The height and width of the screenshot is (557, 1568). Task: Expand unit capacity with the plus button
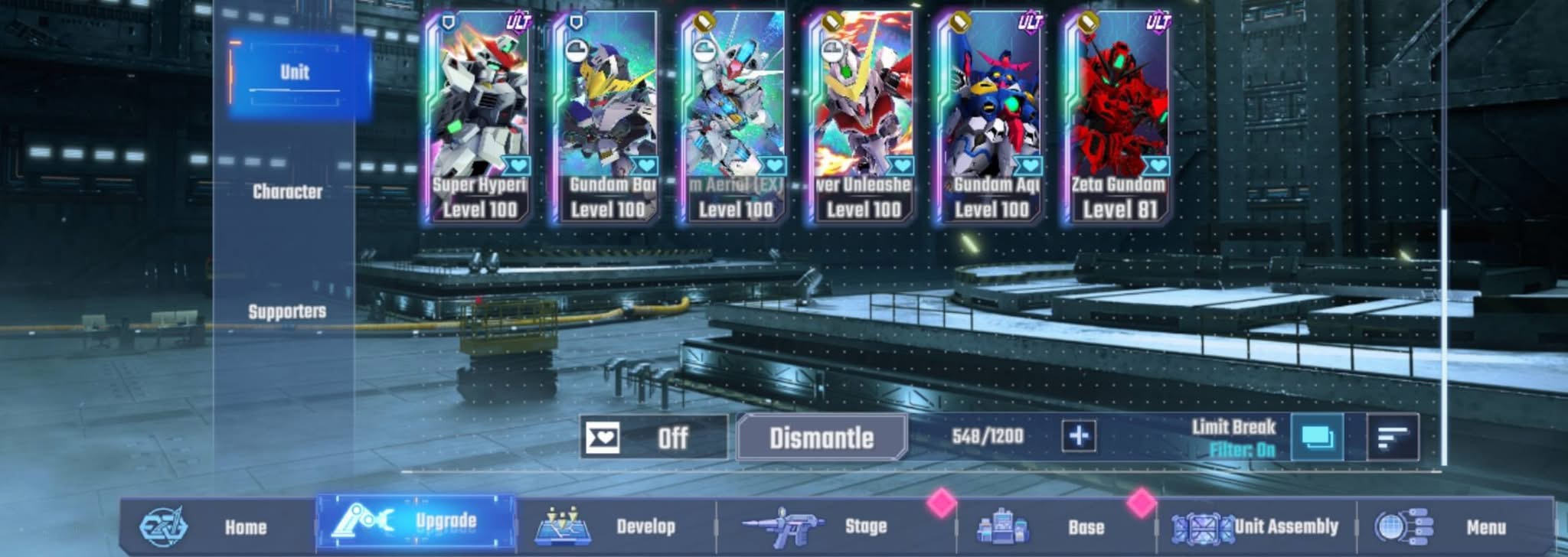1079,436
